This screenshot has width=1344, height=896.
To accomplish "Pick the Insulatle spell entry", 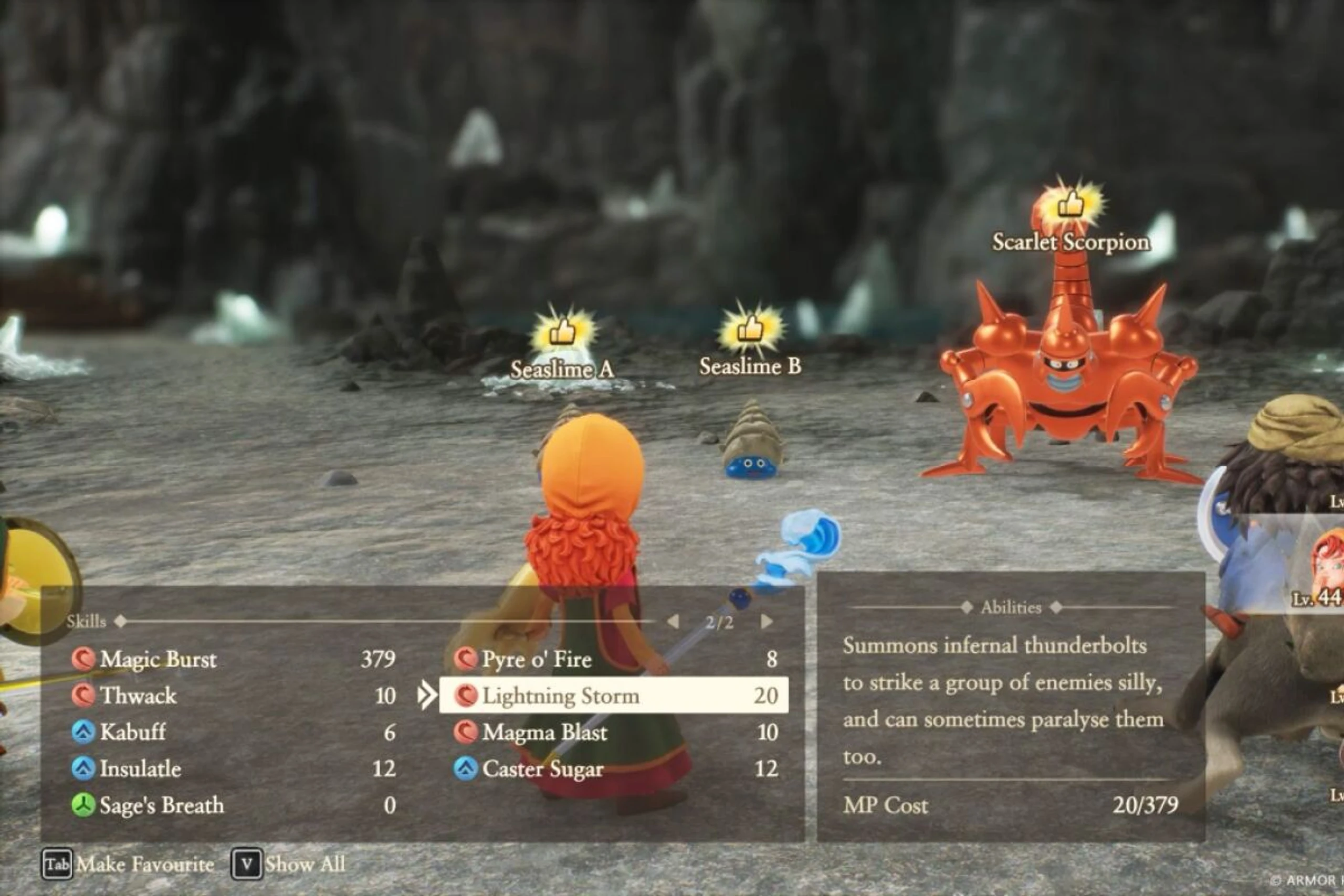I will [x=140, y=768].
